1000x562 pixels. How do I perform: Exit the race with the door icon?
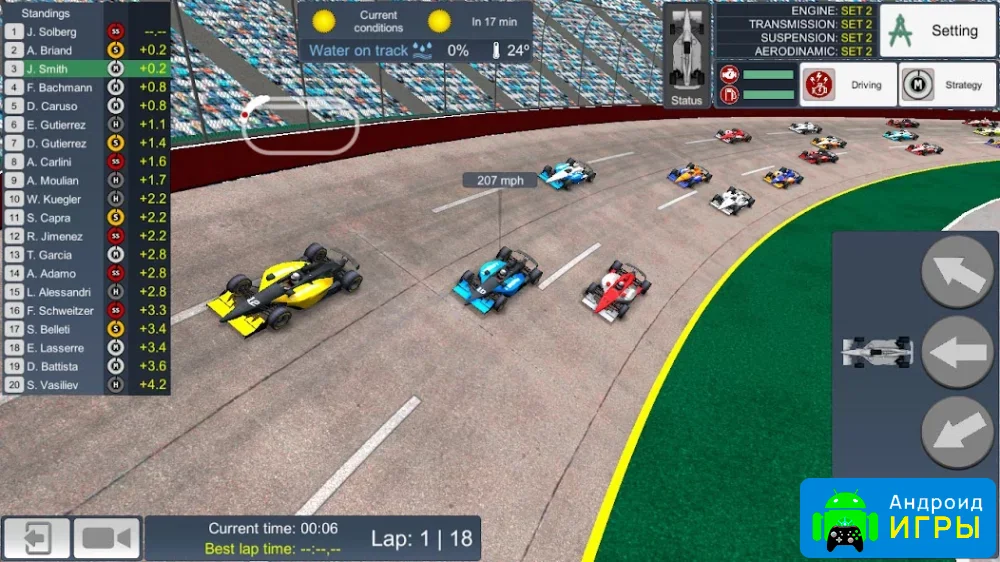37,539
